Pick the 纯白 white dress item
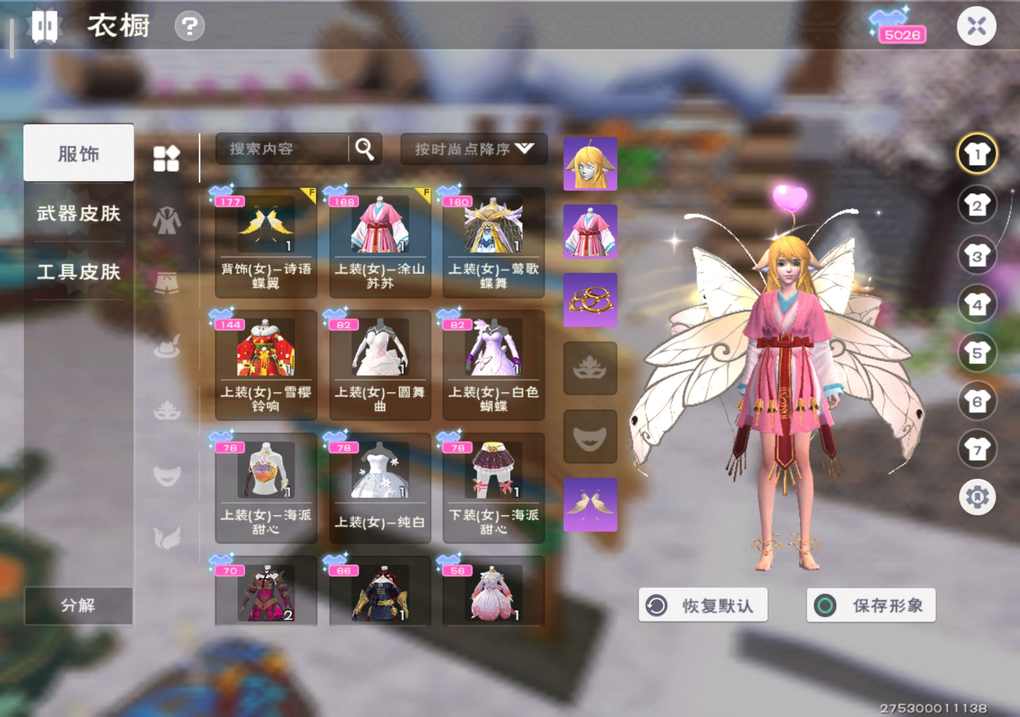 (380, 487)
